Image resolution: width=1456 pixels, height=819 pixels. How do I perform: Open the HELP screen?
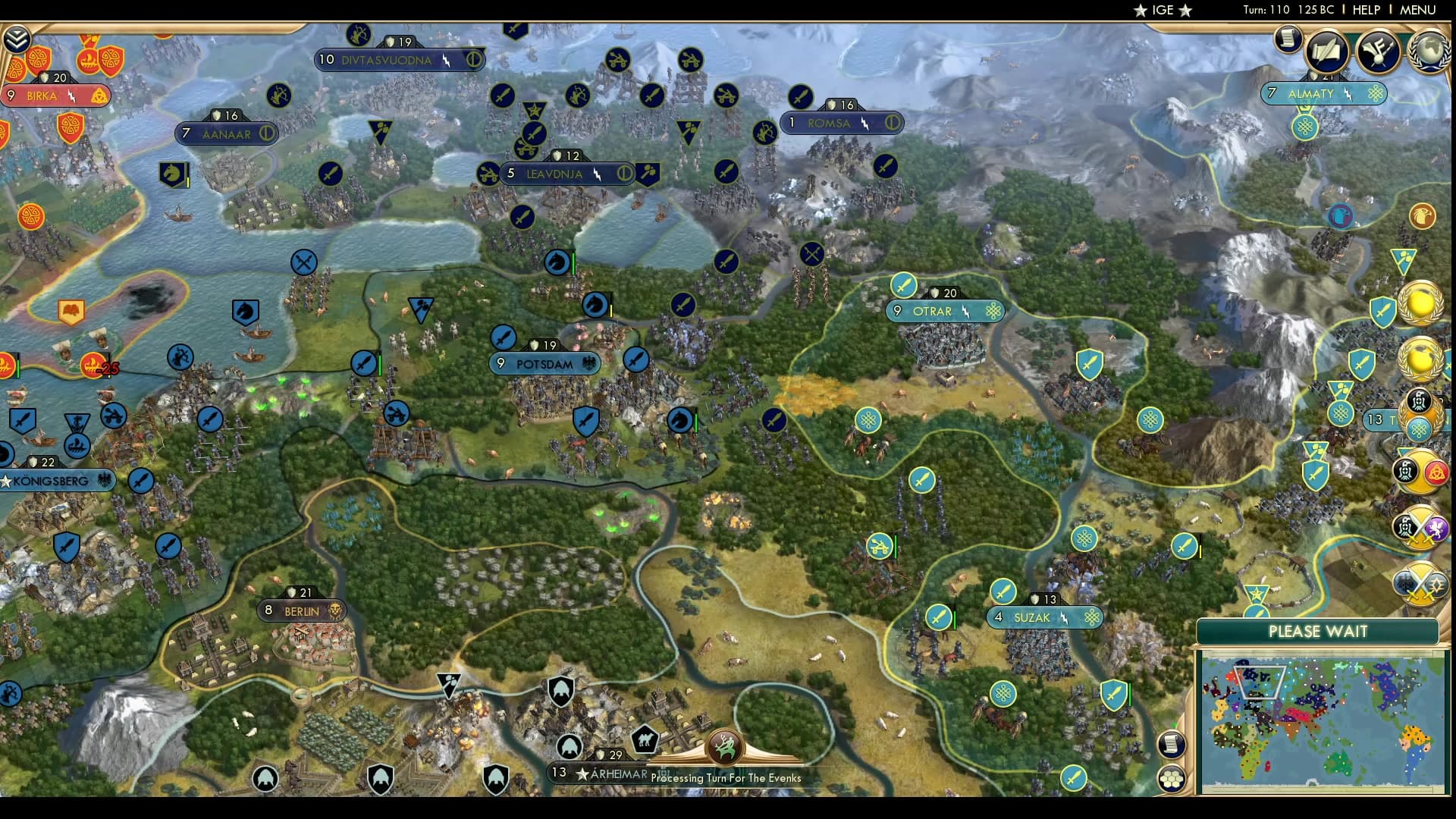(1366, 11)
